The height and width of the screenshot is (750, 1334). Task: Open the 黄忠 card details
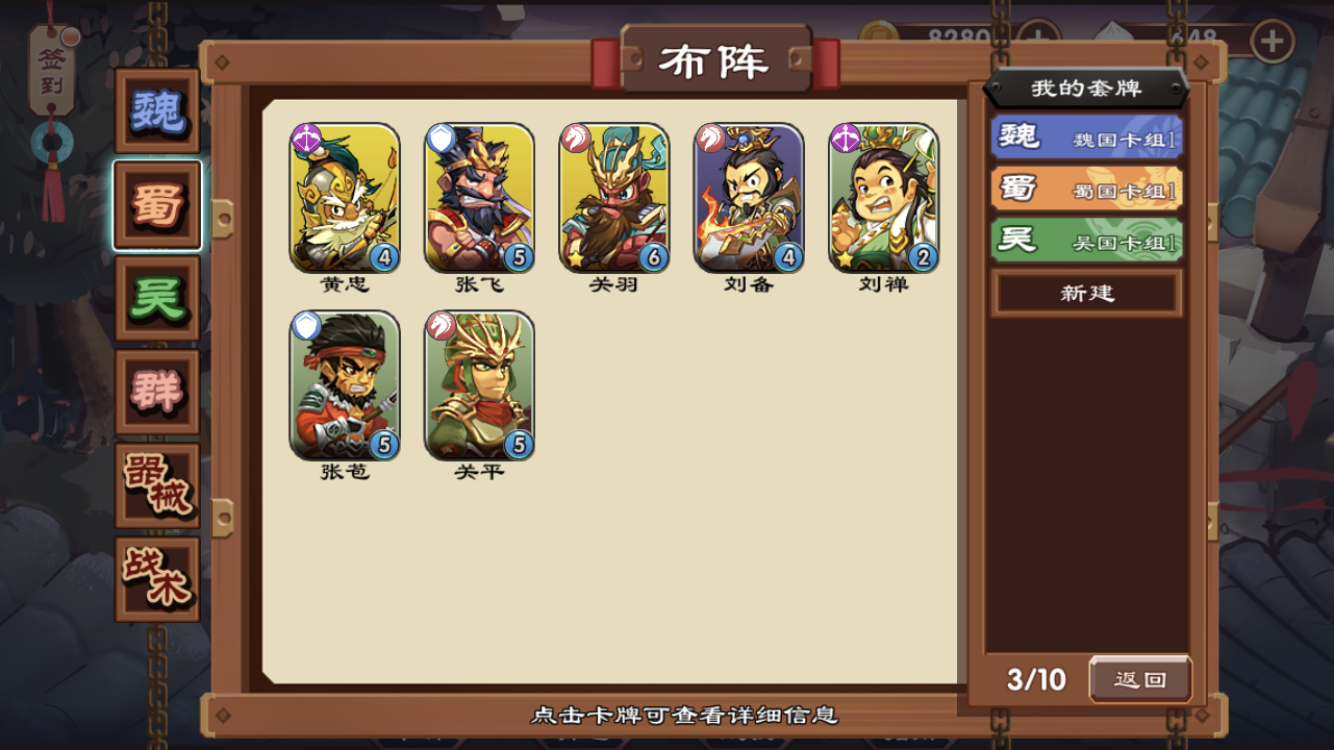[343, 197]
